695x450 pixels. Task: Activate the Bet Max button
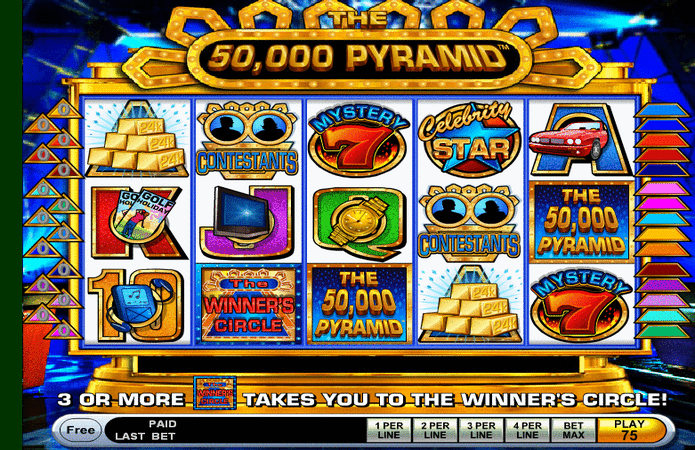pos(574,431)
